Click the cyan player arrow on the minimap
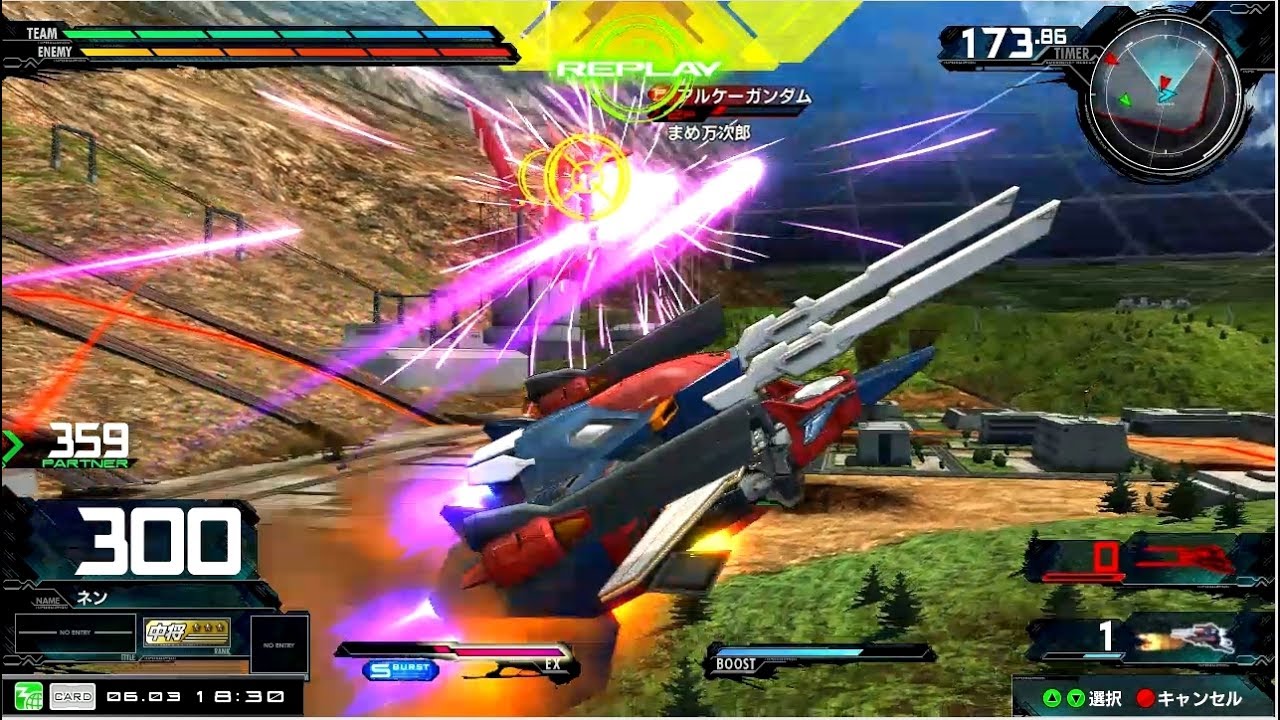The height and width of the screenshot is (720, 1280). pyautogui.click(x=1167, y=94)
